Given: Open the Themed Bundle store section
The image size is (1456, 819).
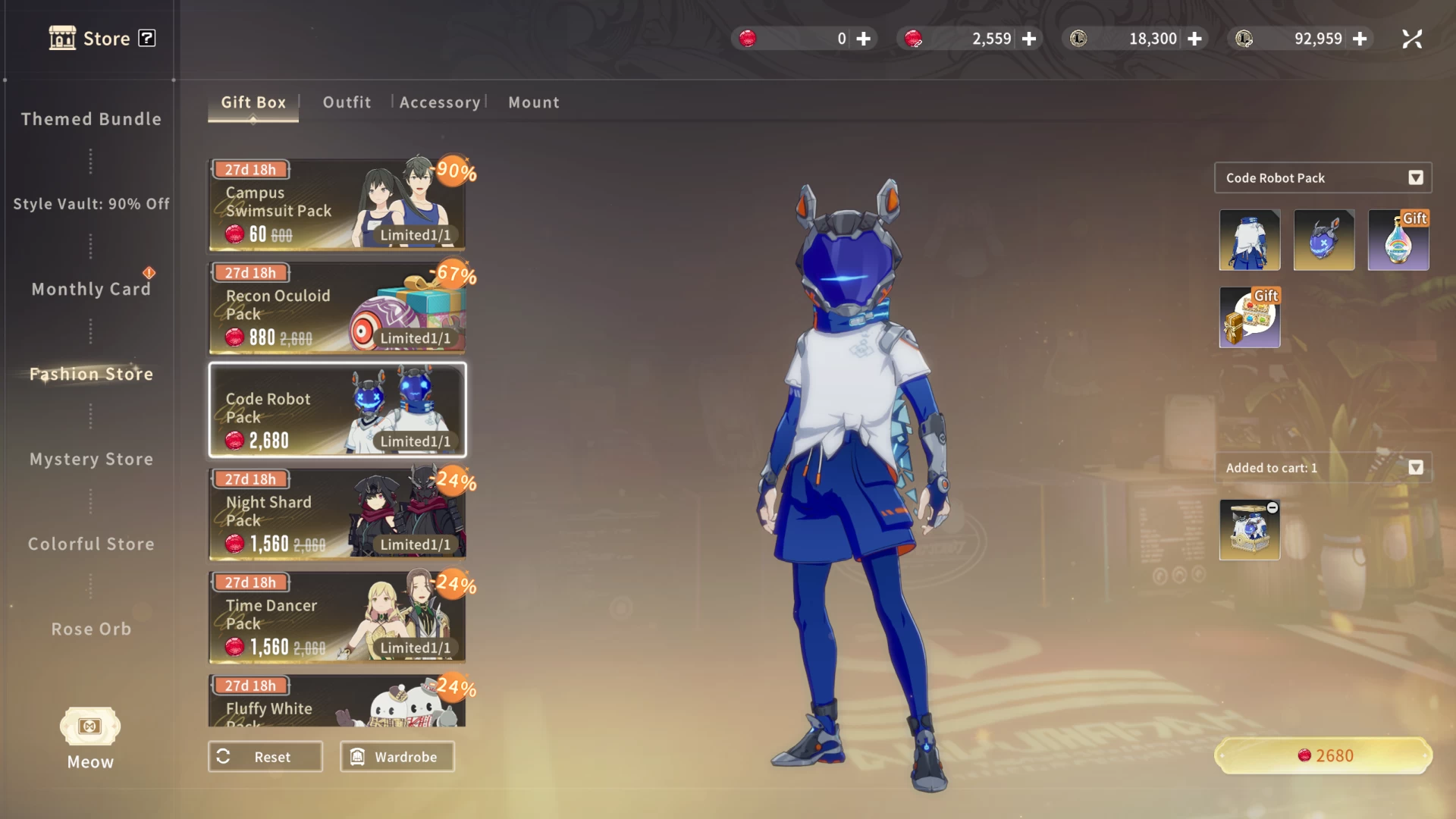Looking at the screenshot, I should (x=91, y=119).
